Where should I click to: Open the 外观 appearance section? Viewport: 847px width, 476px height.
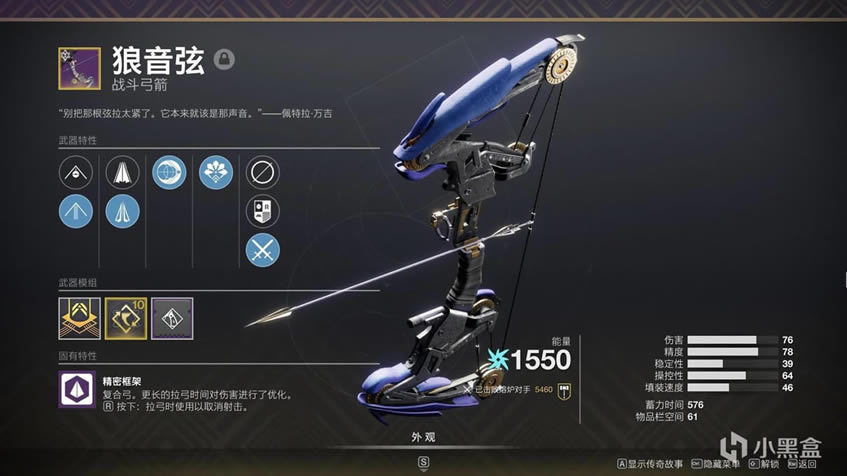423,437
